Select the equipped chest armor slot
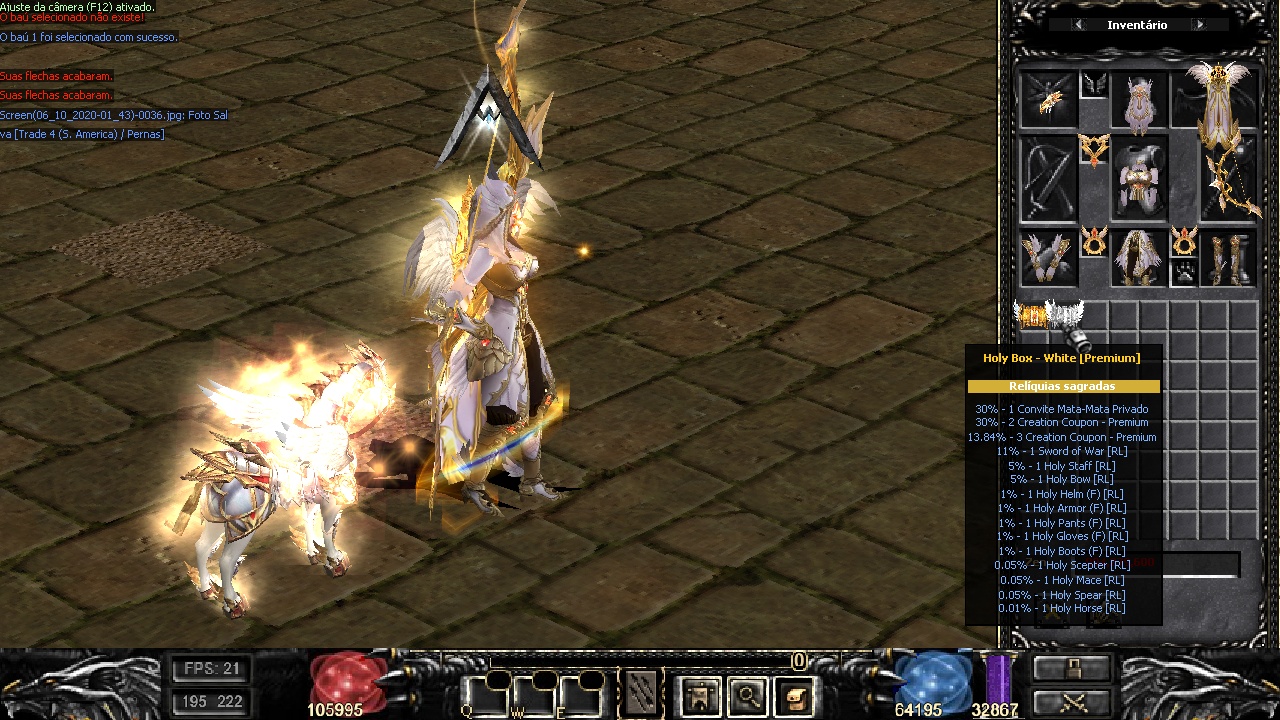 1139,180
